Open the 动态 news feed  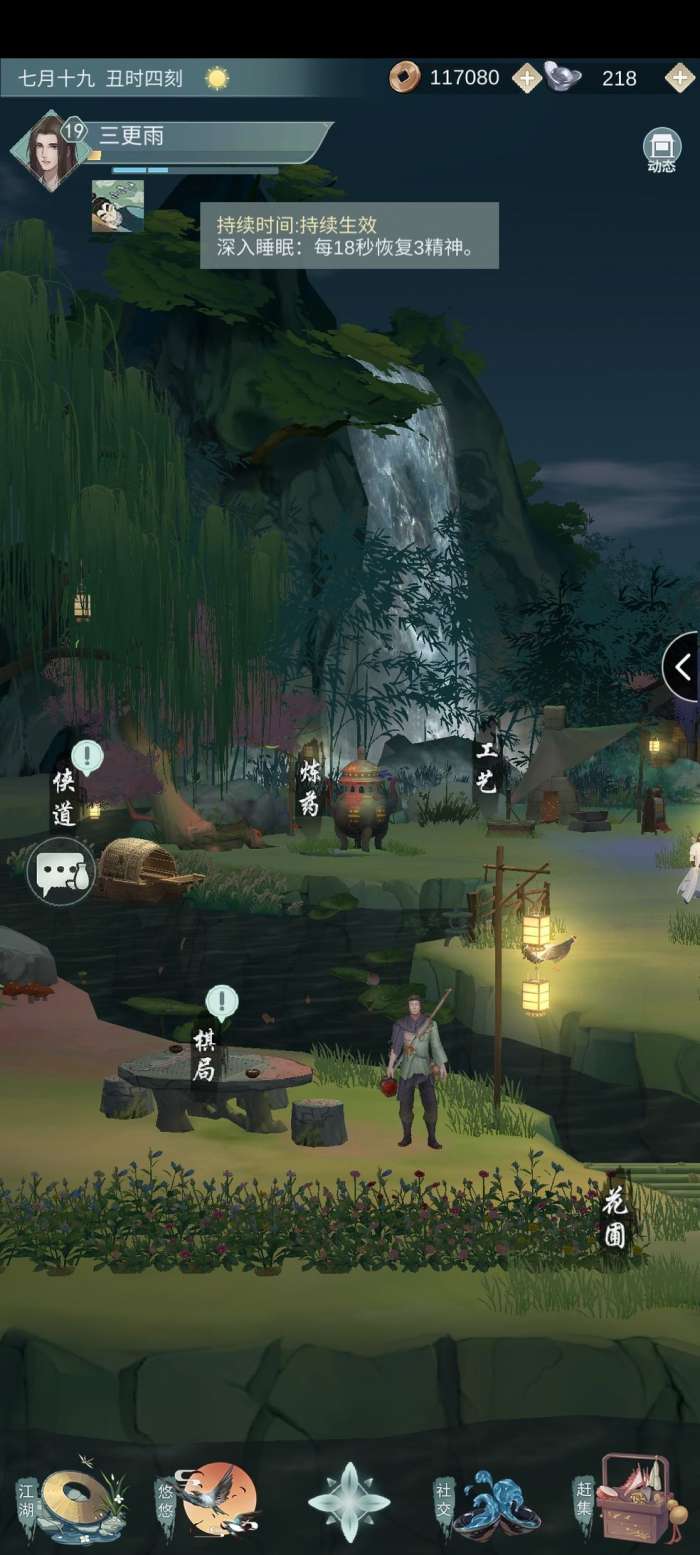pos(661,150)
